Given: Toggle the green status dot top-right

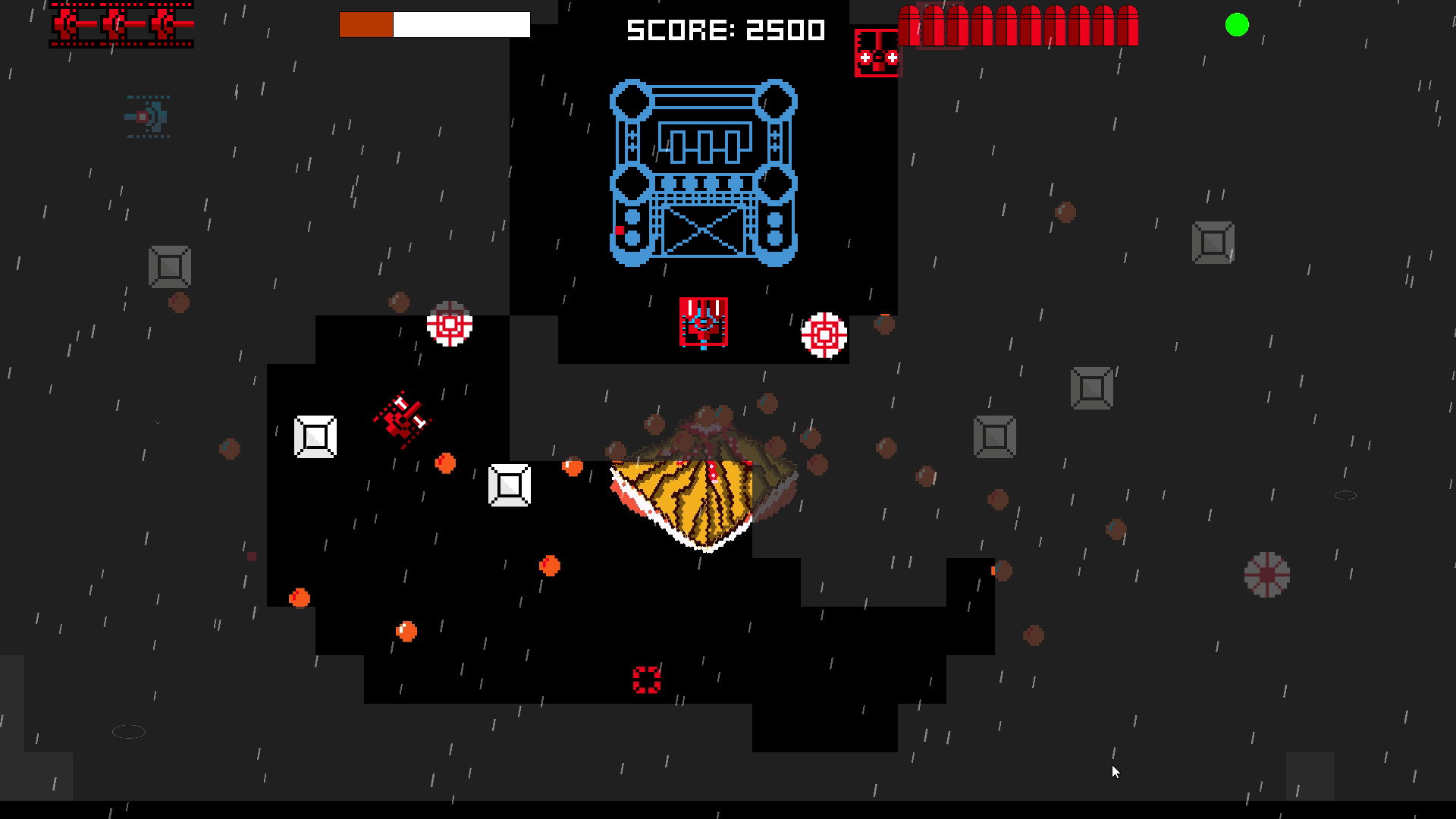Looking at the screenshot, I should [1236, 25].
